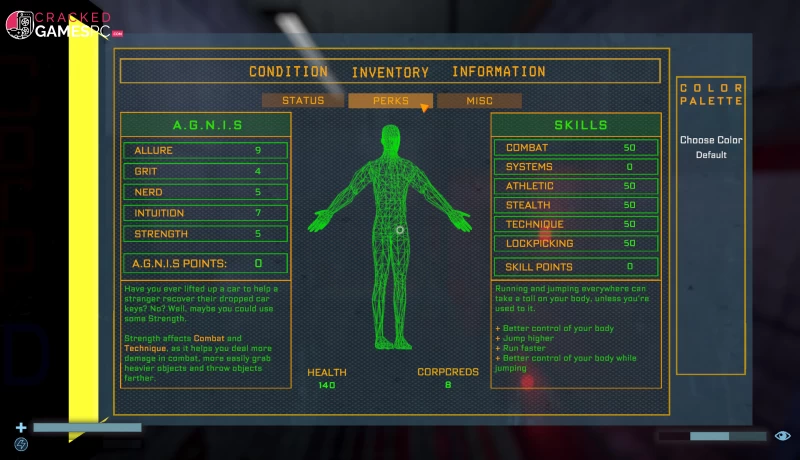Select the Lockpicking skill row
The width and height of the screenshot is (800, 460).
(x=575, y=243)
